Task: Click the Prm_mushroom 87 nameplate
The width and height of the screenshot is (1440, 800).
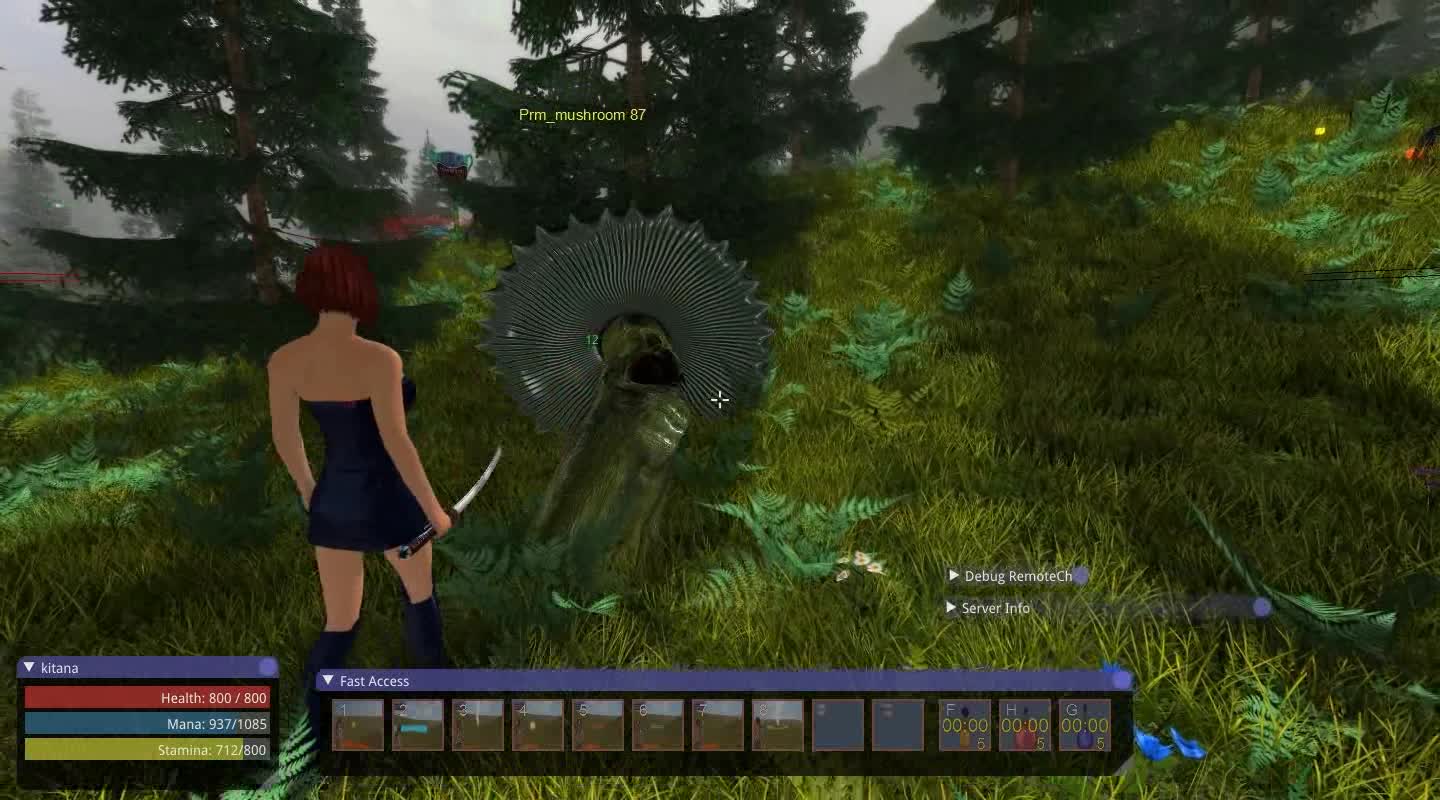Action: [x=582, y=115]
